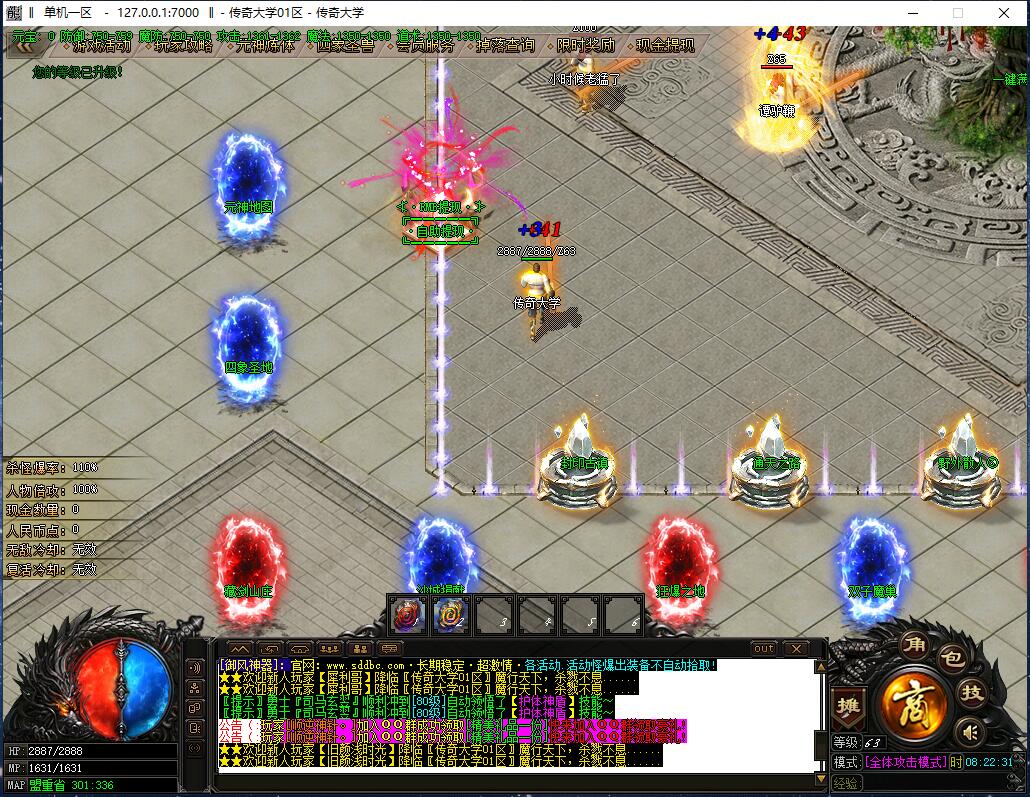Screen dimensions: 1030x797
Task: Open the 技 skills panel
Action: [x=971, y=692]
